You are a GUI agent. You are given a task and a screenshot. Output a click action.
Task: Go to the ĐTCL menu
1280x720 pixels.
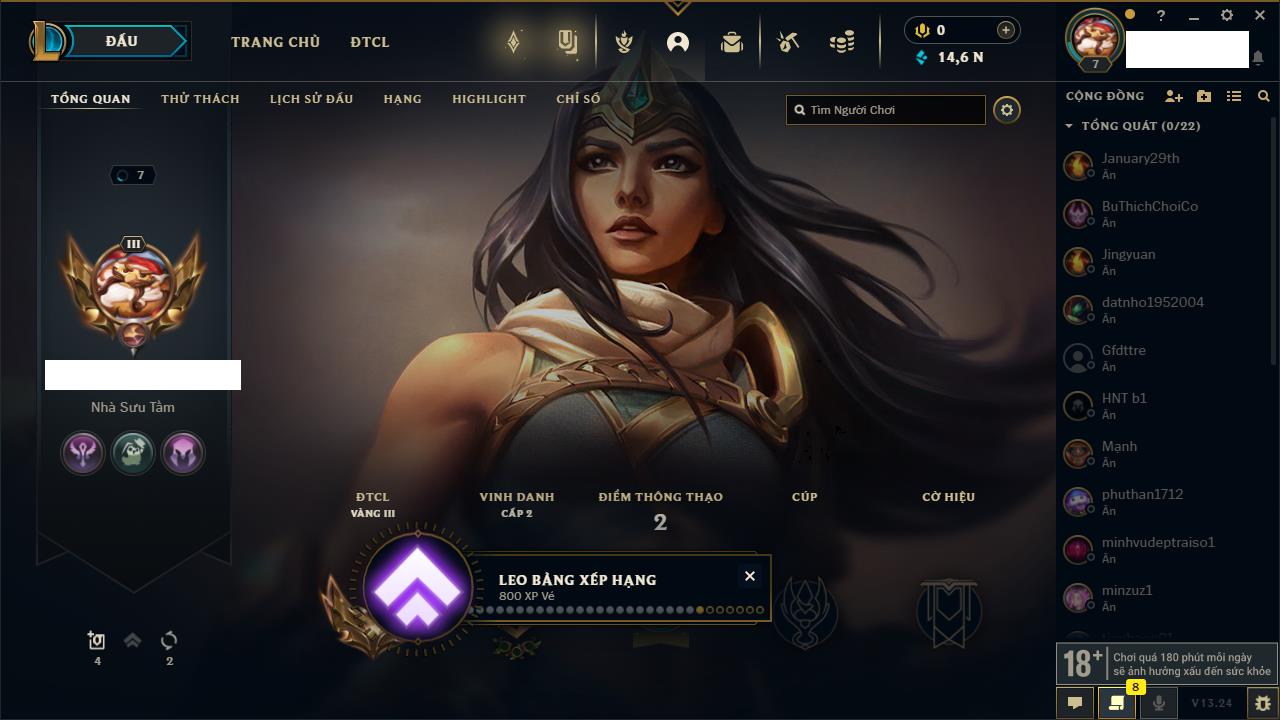tap(370, 42)
